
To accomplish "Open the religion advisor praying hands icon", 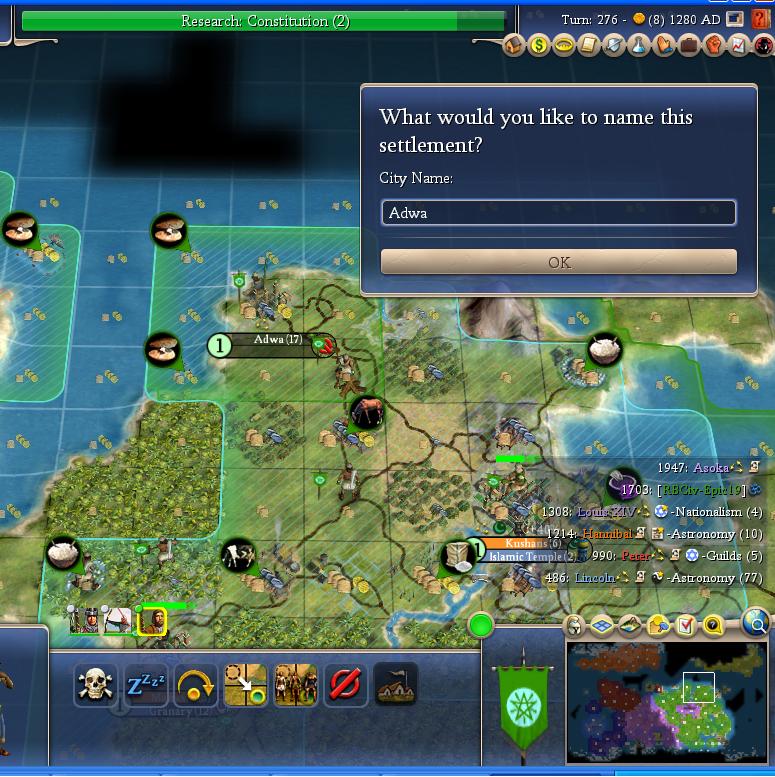I will click(662, 45).
